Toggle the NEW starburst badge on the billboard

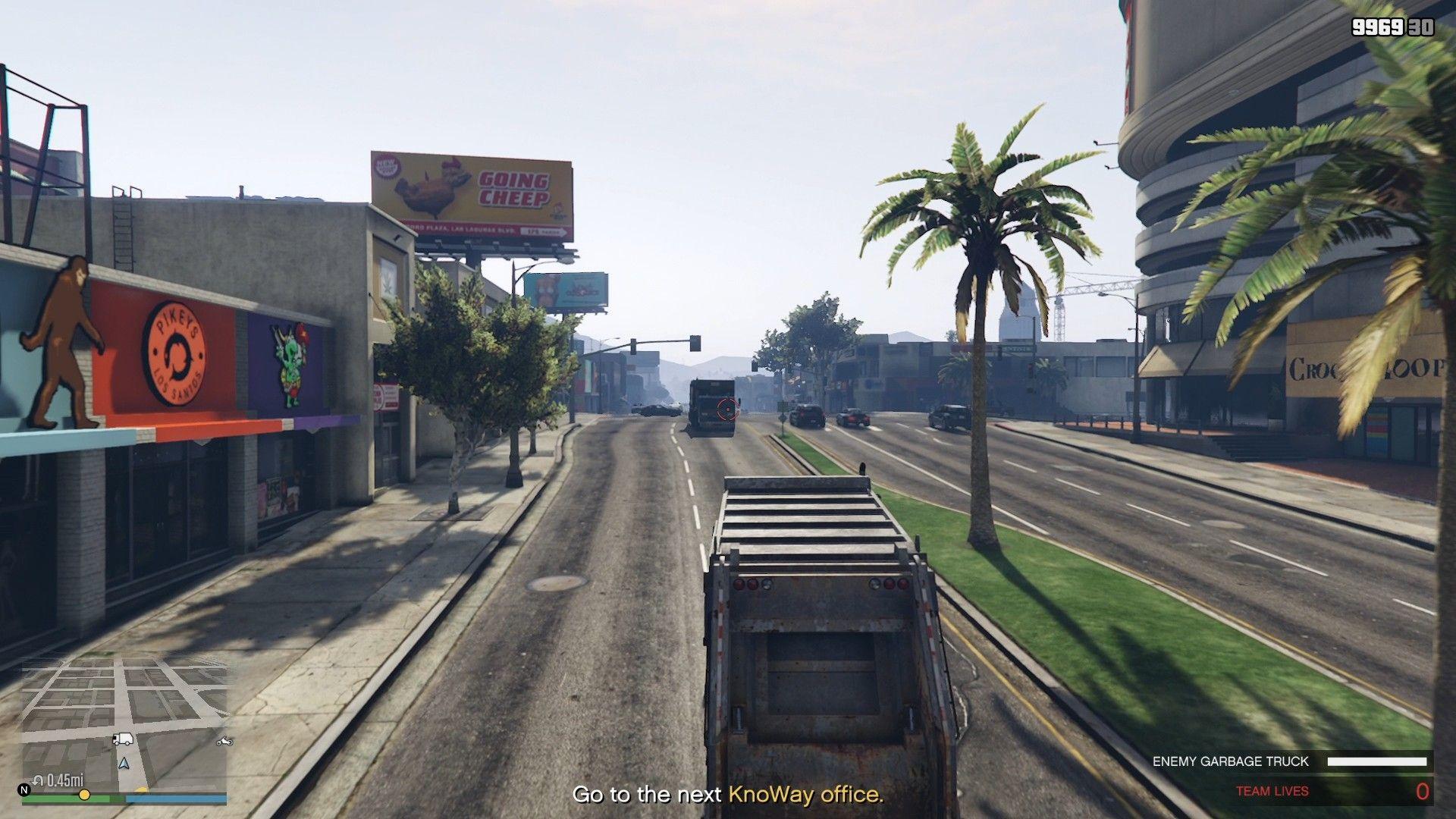point(388,167)
